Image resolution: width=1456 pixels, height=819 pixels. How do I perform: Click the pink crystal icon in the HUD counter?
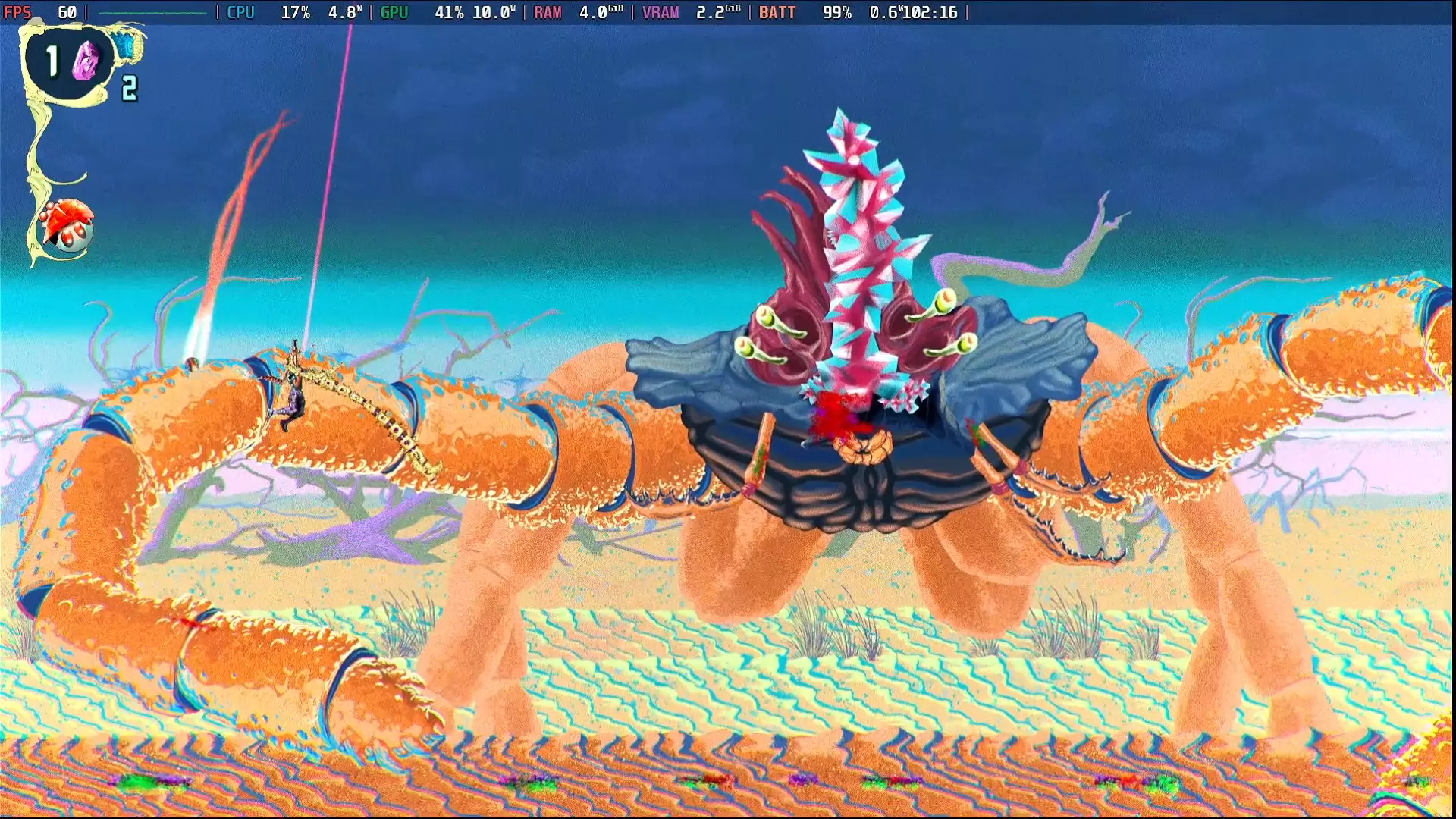click(86, 62)
